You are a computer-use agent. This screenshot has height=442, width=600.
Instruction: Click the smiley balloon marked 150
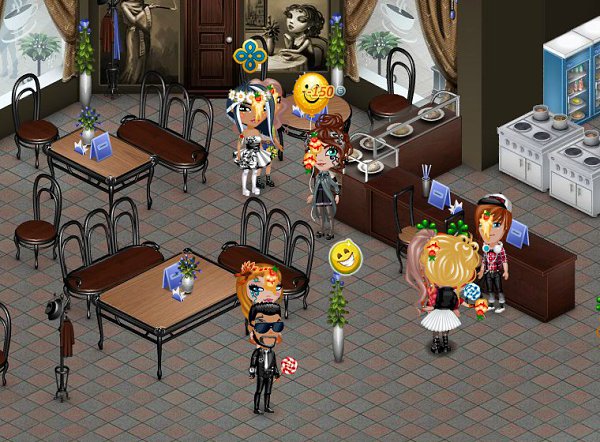[x=314, y=91]
